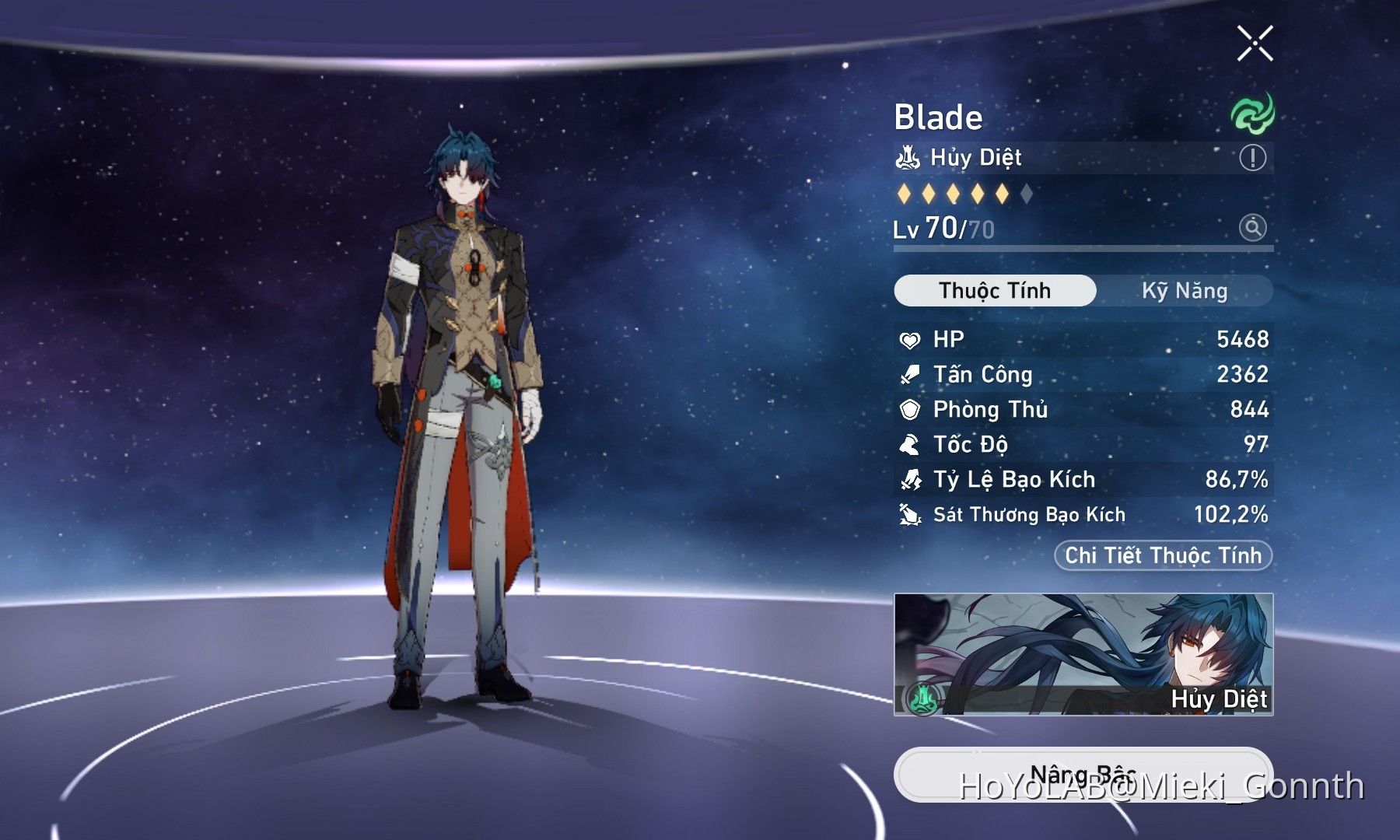Screen dimensions: 1400x840
Task: Click the green Wind element icon
Action: (1252, 114)
